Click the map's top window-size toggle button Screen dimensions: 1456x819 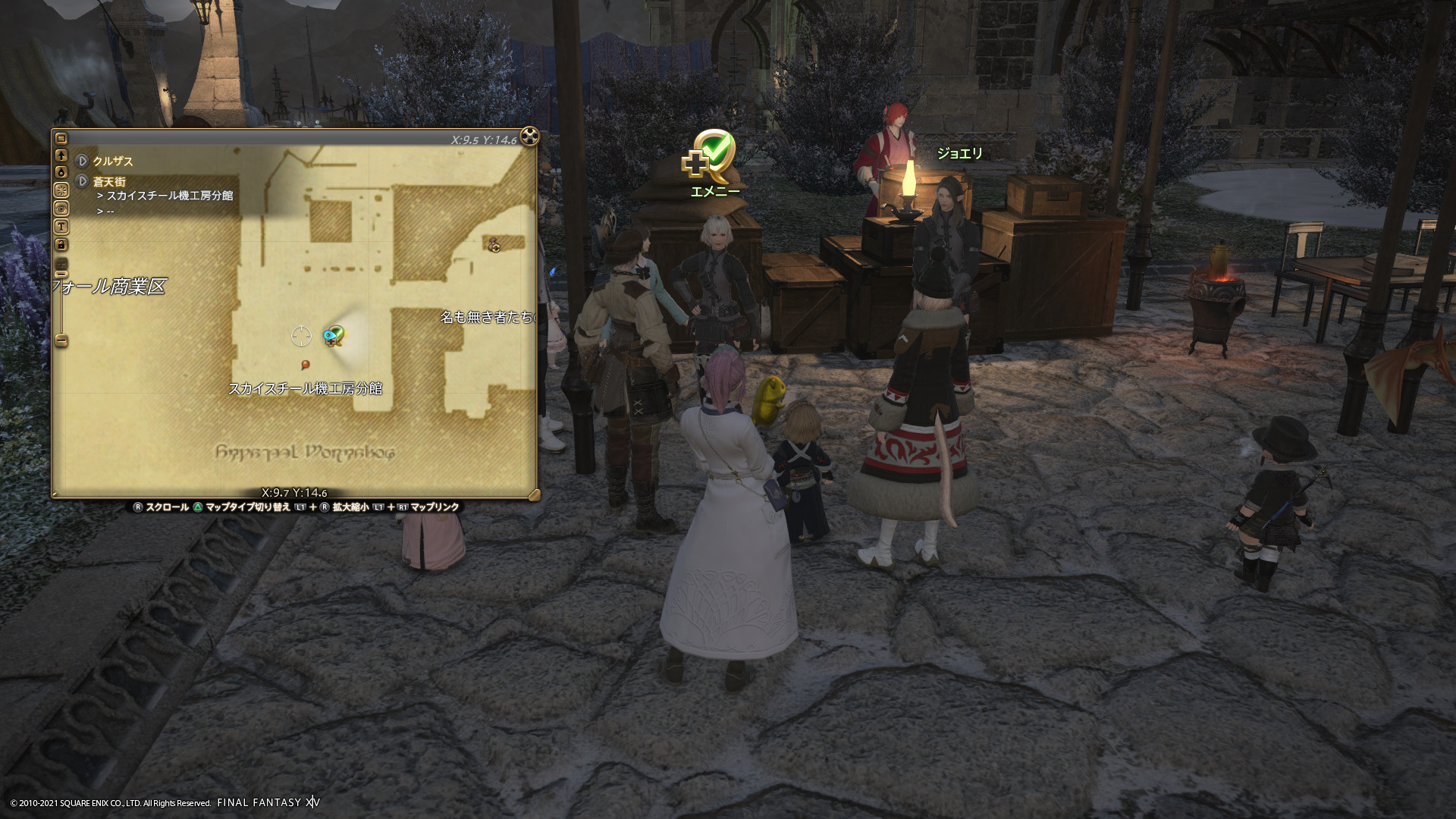pos(61,139)
